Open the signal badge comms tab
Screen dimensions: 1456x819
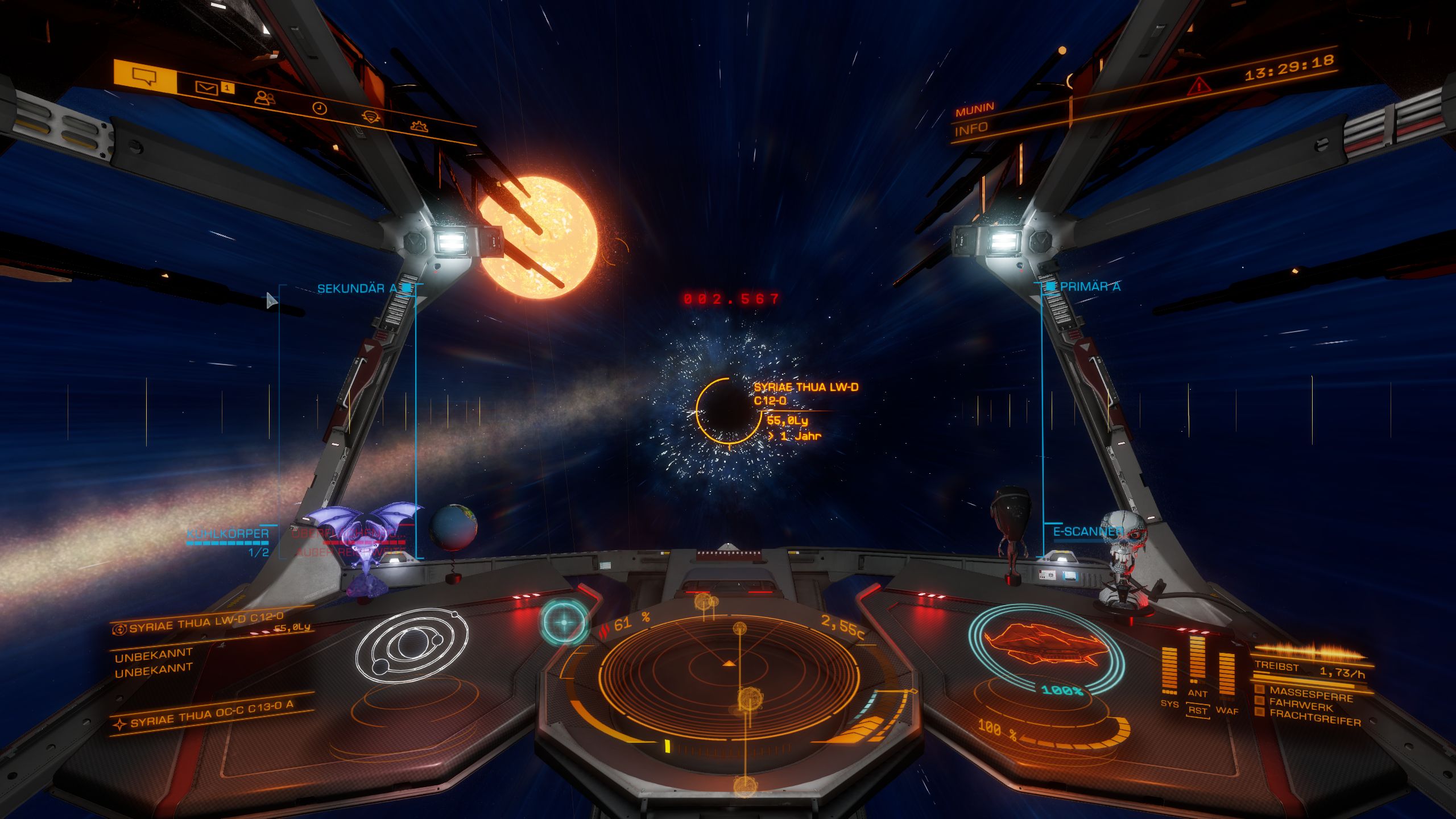371,117
